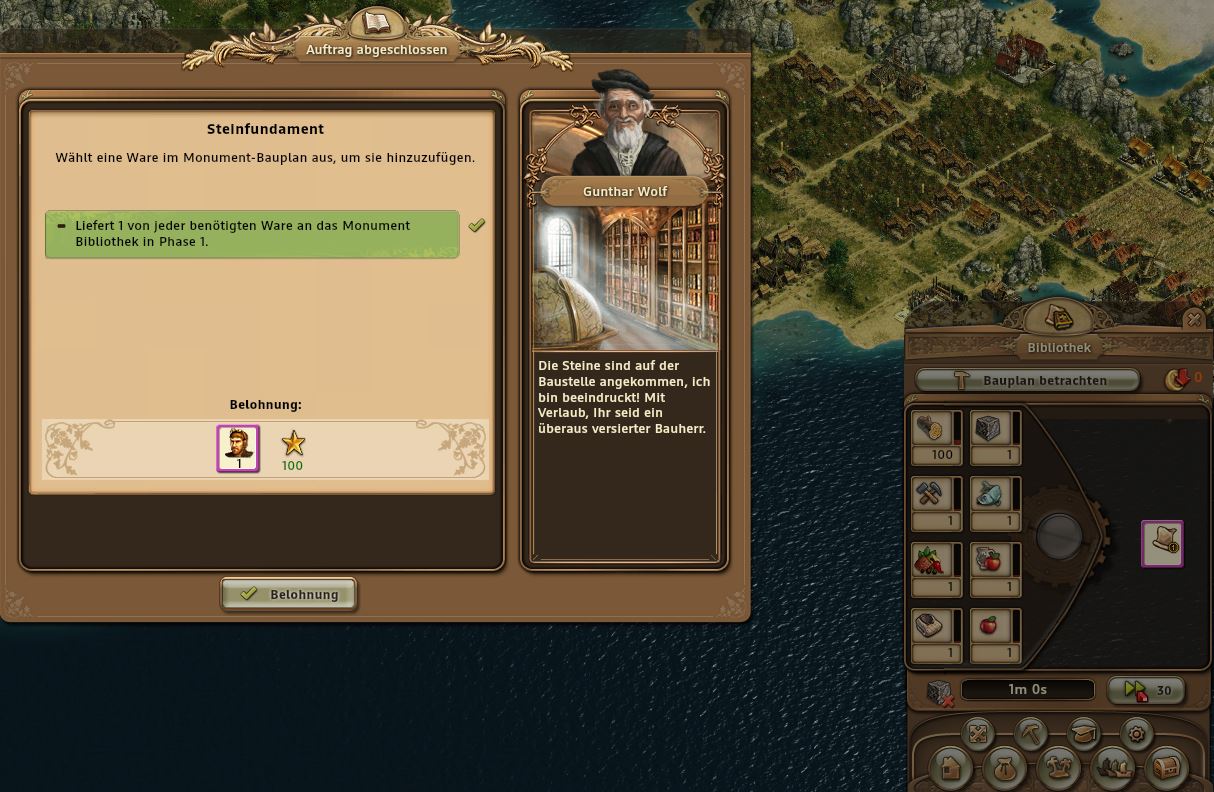Open the treasure chest inventory
The width and height of the screenshot is (1214, 792).
(1166, 768)
